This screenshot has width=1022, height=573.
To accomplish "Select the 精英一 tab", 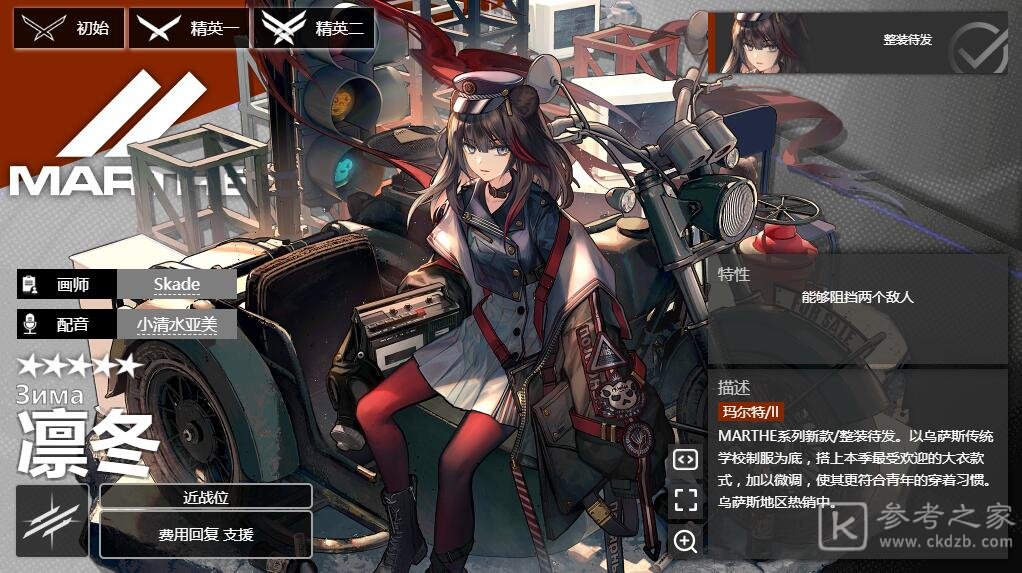I will coord(190,28).
